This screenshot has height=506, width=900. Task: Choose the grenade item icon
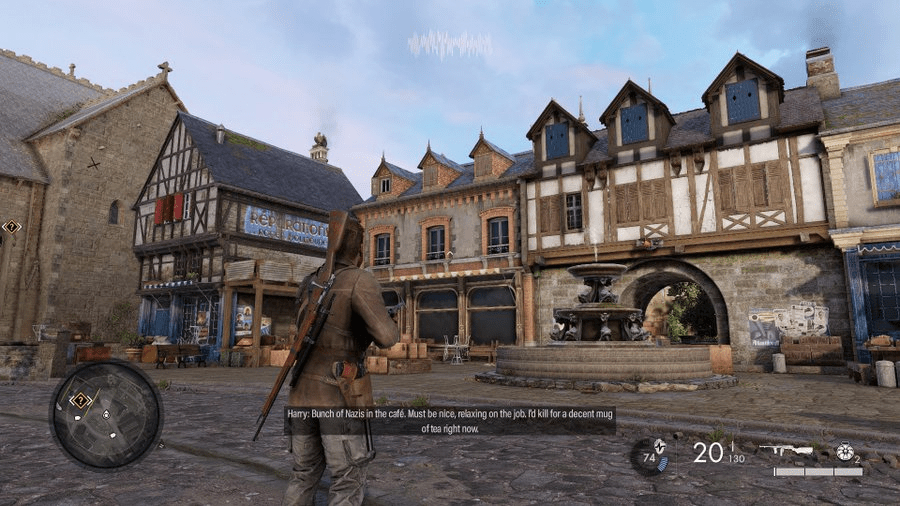point(845,451)
